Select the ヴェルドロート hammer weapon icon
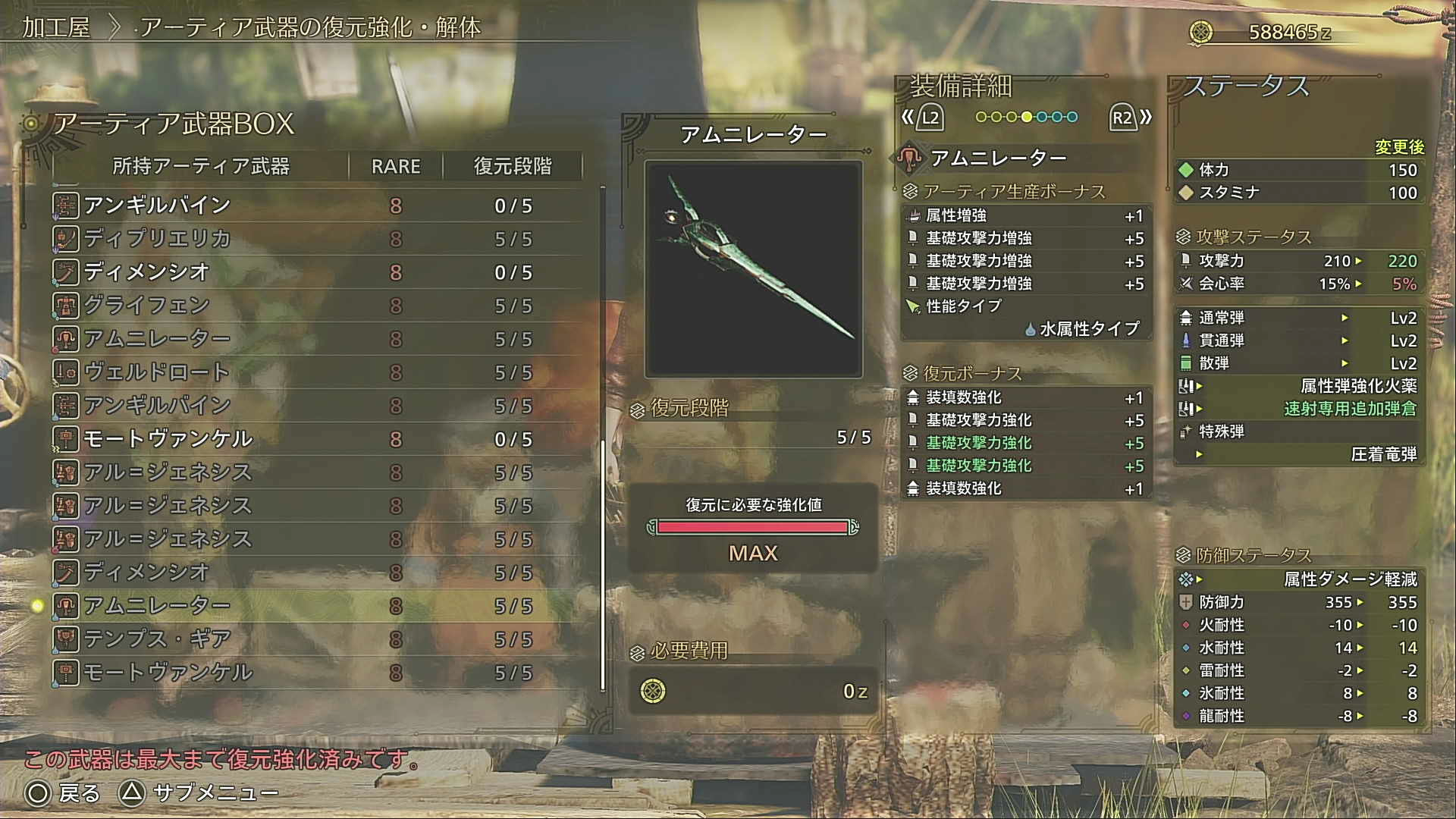 [x=67, y=372]
